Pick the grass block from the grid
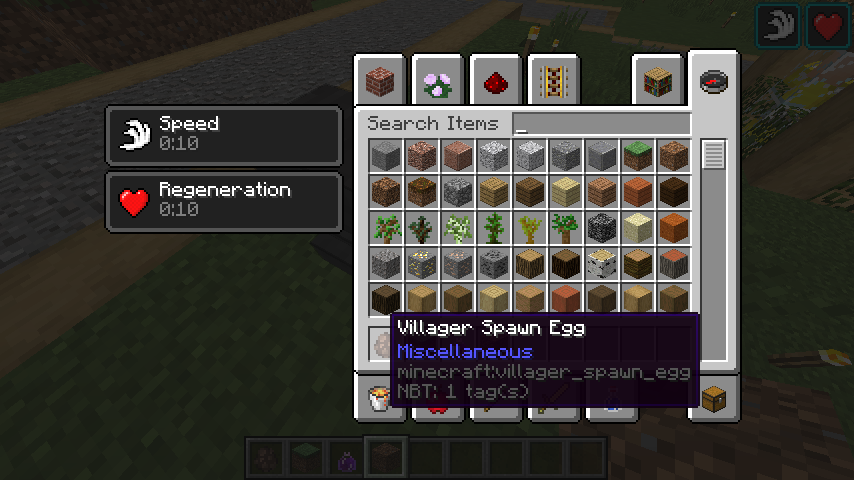Screen dimensions: 854x480 tap(637, 155)
